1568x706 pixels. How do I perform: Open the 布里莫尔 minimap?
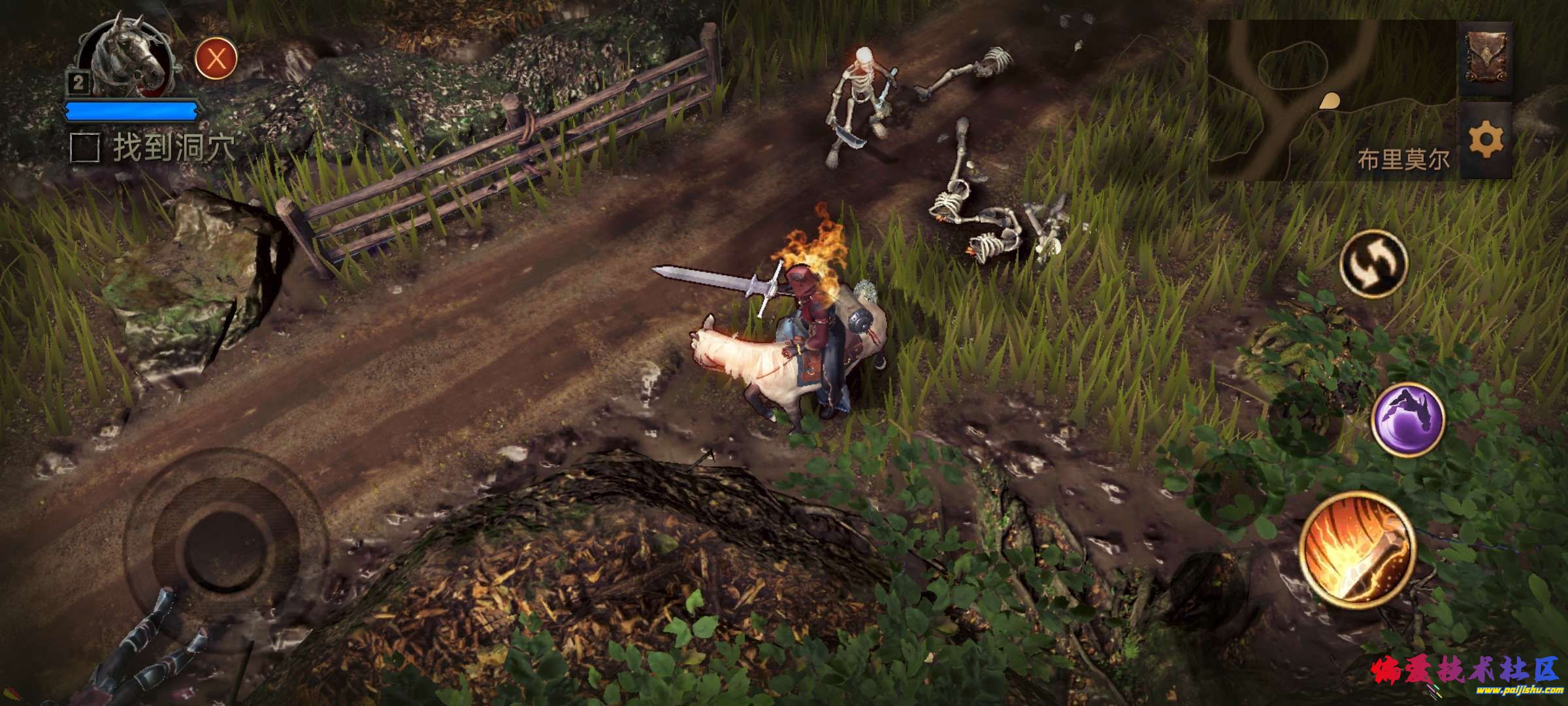pos(1333,99)
